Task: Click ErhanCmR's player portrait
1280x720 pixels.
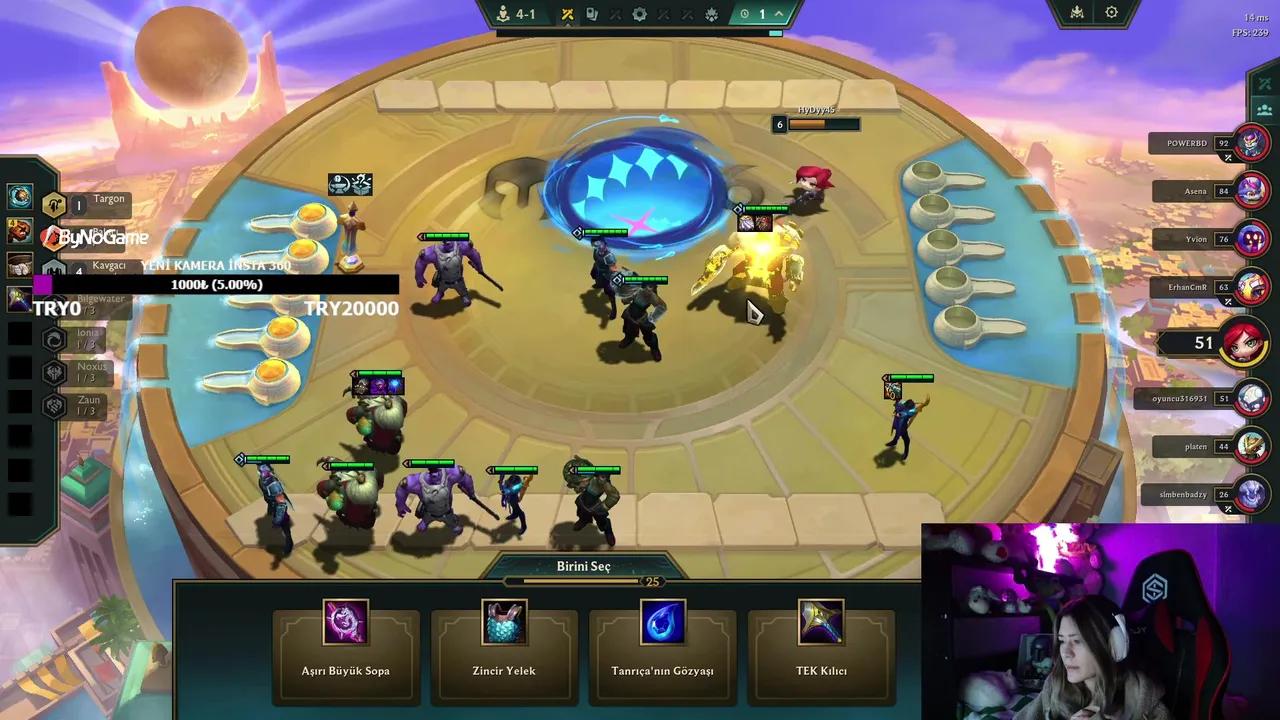Action: 1251,287
